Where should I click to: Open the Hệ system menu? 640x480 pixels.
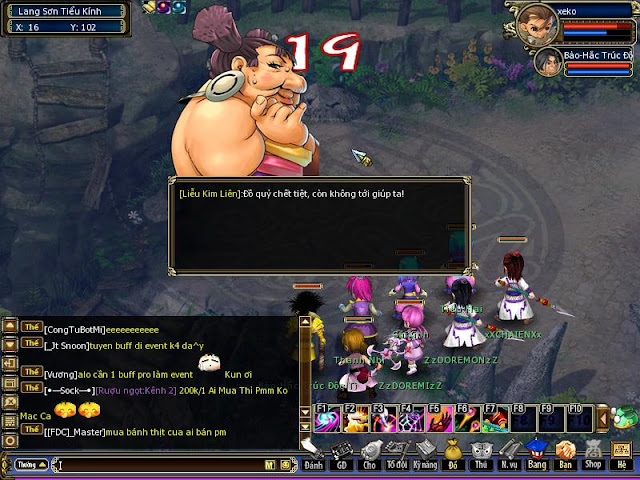(622, 453)
